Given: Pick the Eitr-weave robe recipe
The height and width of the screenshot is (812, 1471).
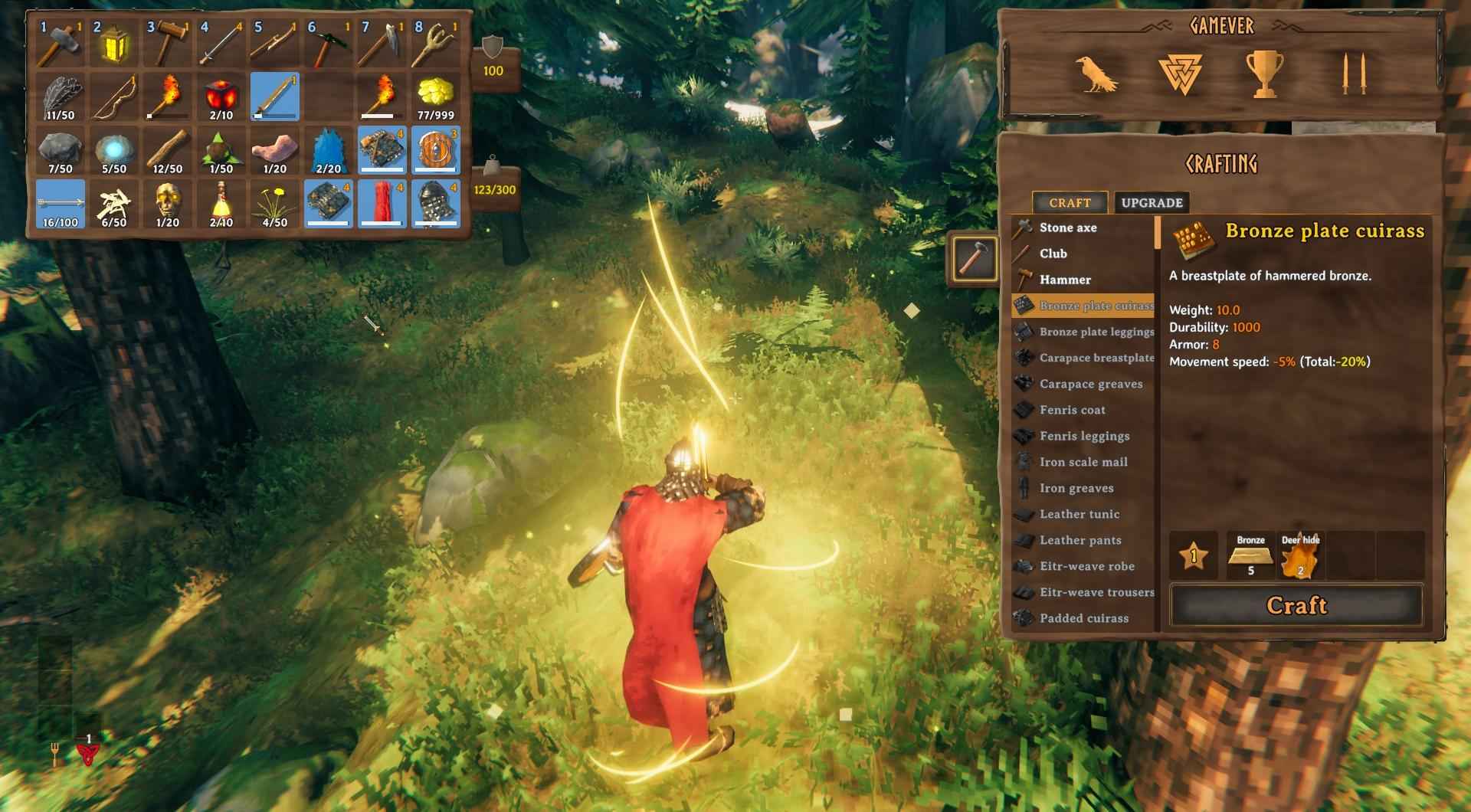Looking at the screenshot, I should (1086, 566).
